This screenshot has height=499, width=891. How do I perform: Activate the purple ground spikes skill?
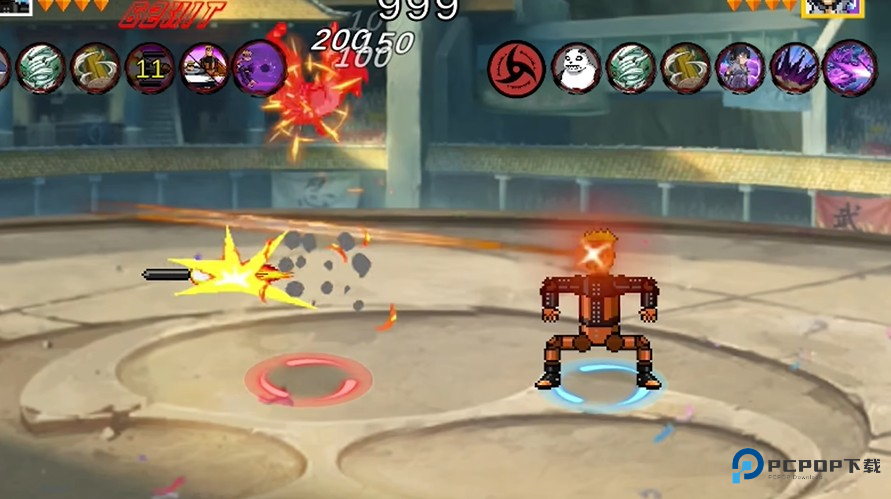pyautogui.click(x=795, y=69)
